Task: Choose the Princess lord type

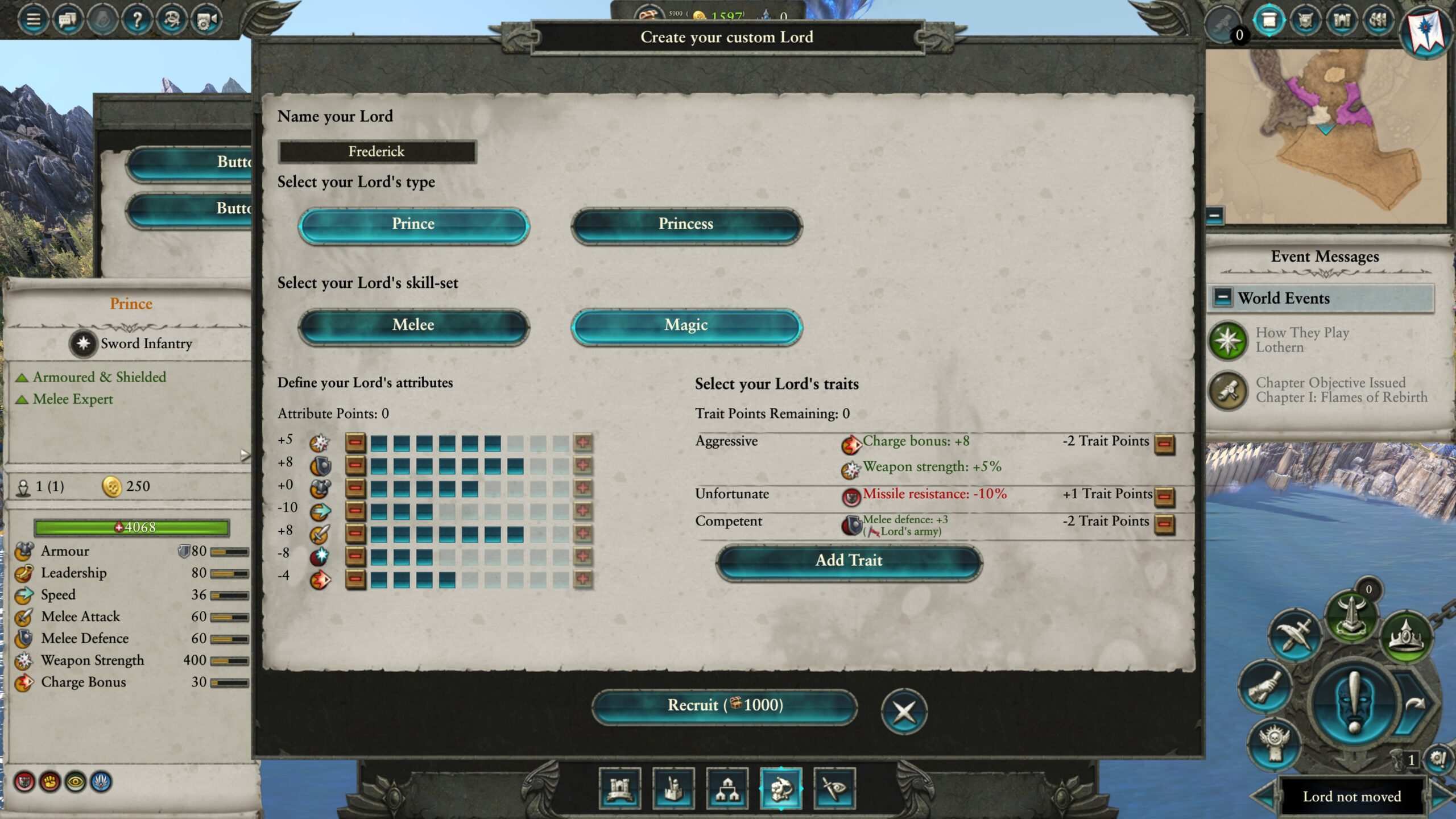Action: tap(686, 225)
